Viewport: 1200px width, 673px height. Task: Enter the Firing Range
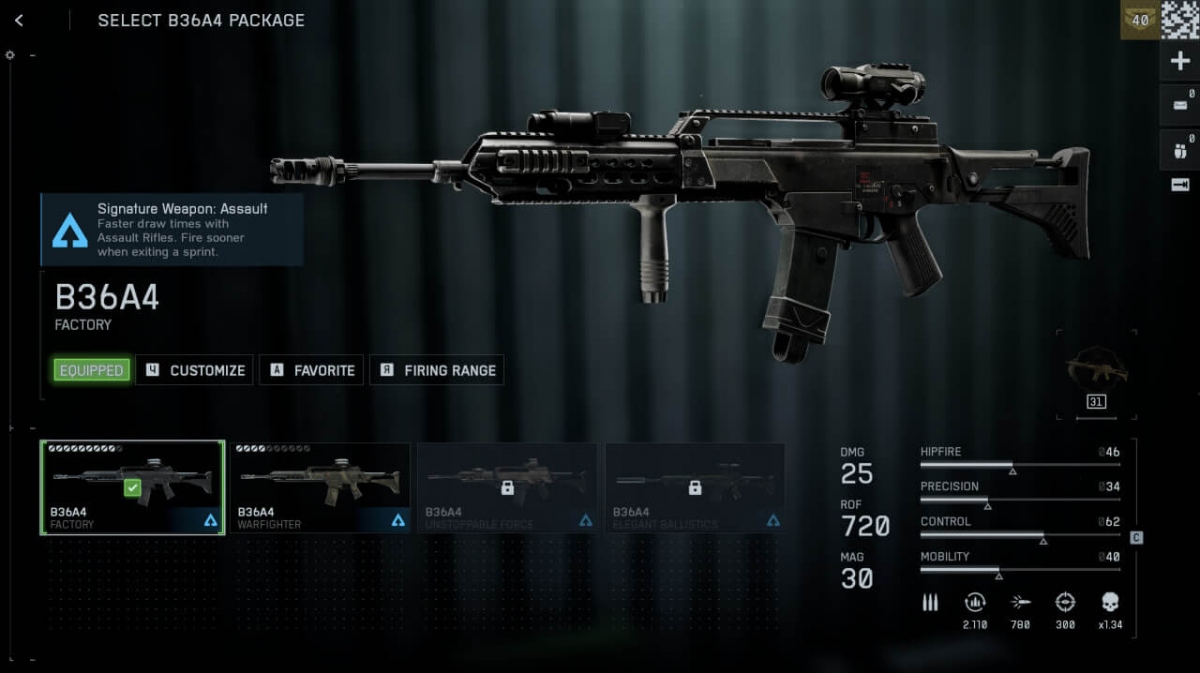point(437,370)
